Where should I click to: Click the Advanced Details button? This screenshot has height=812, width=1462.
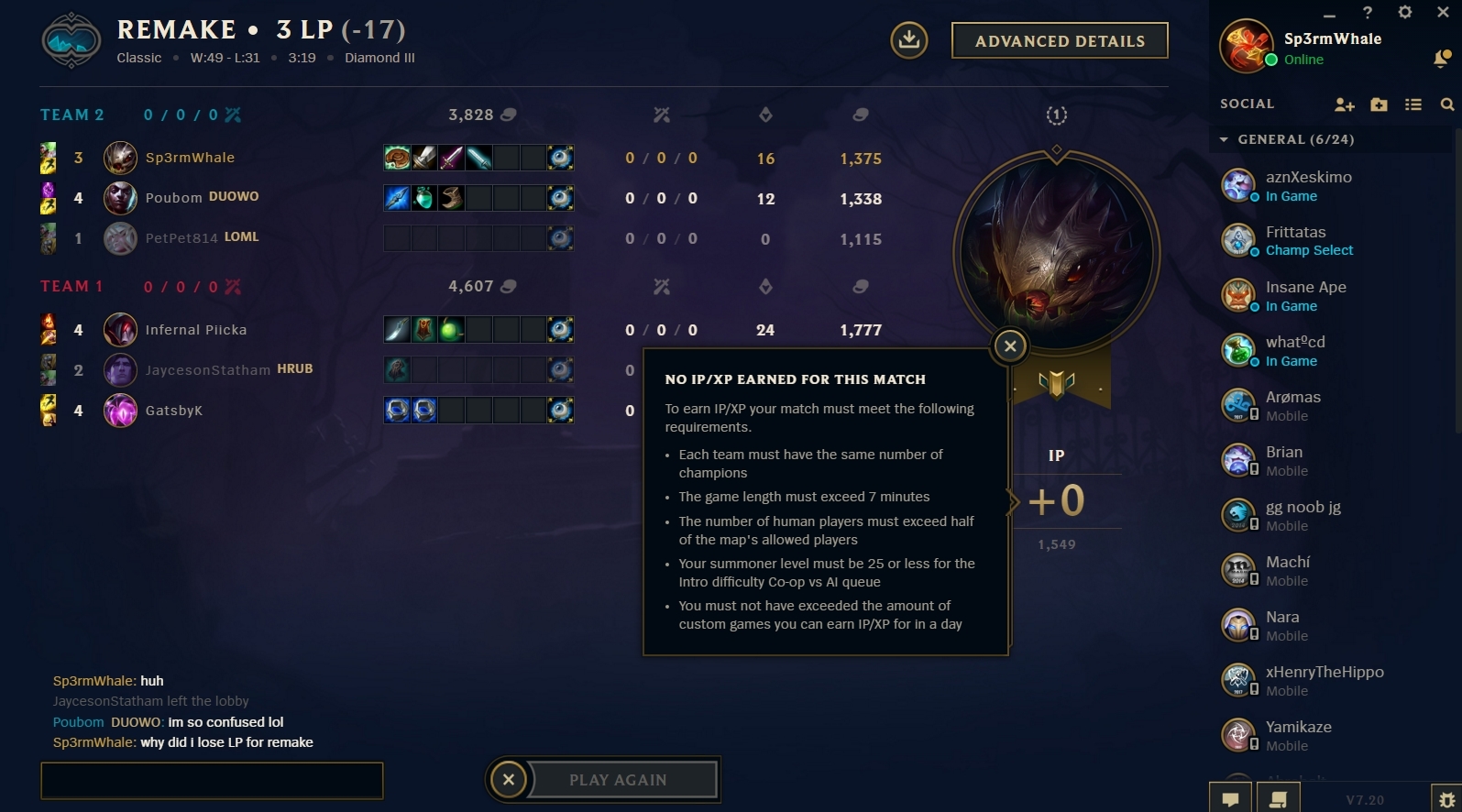[x=1059, y=40]
